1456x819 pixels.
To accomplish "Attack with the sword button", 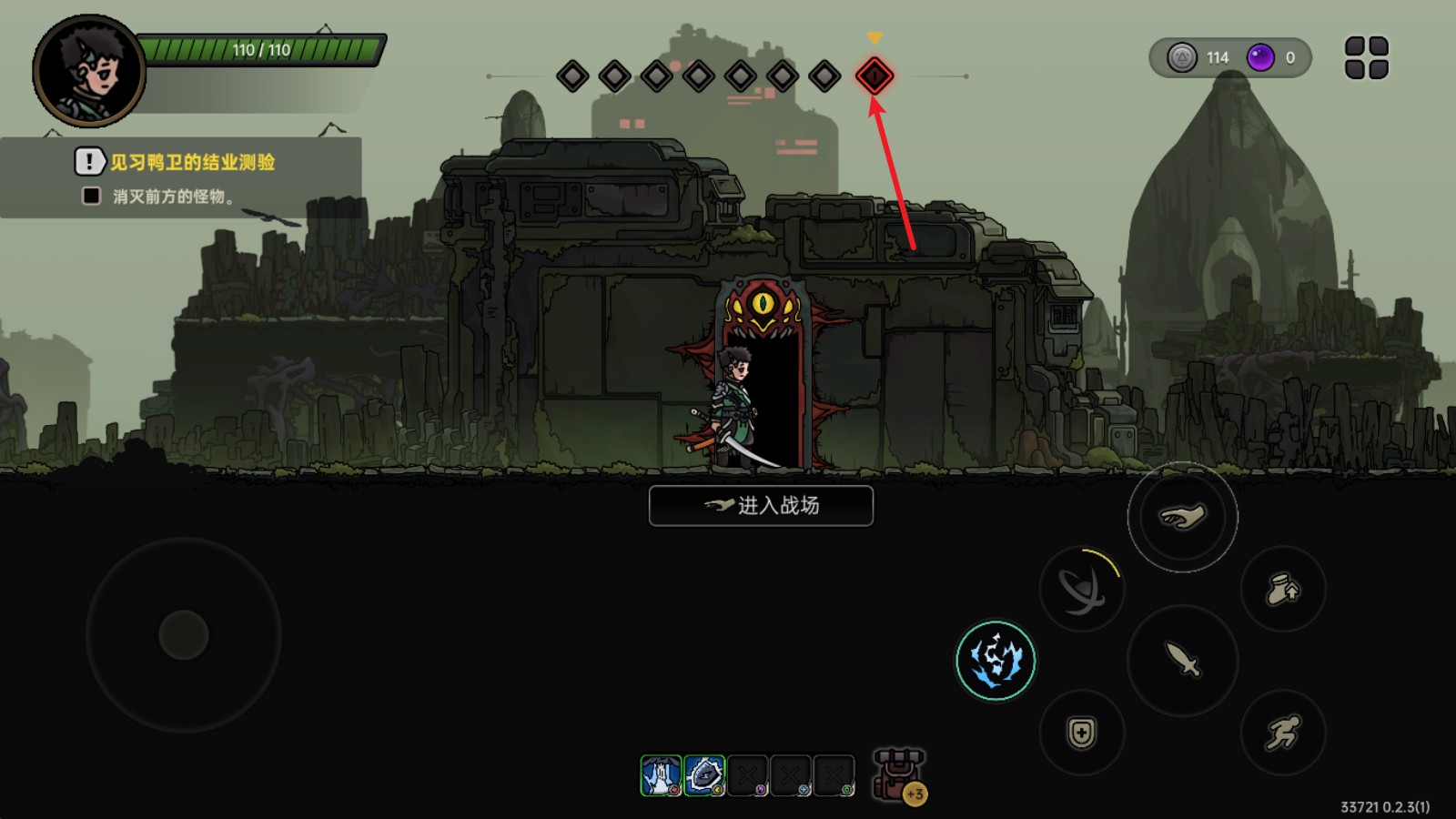I will pyautogui.click(x=1182, y=659).
